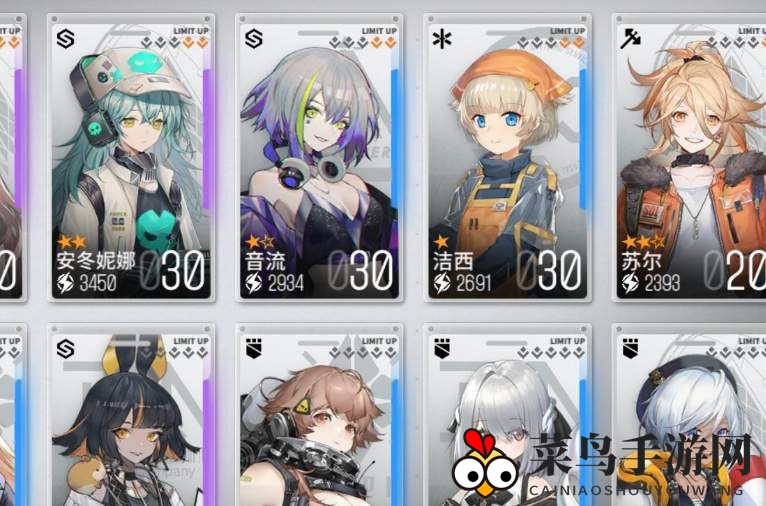Select the bunny-eared dark-haired girl card
Screen dimensions: 766x506
[133, 420]
